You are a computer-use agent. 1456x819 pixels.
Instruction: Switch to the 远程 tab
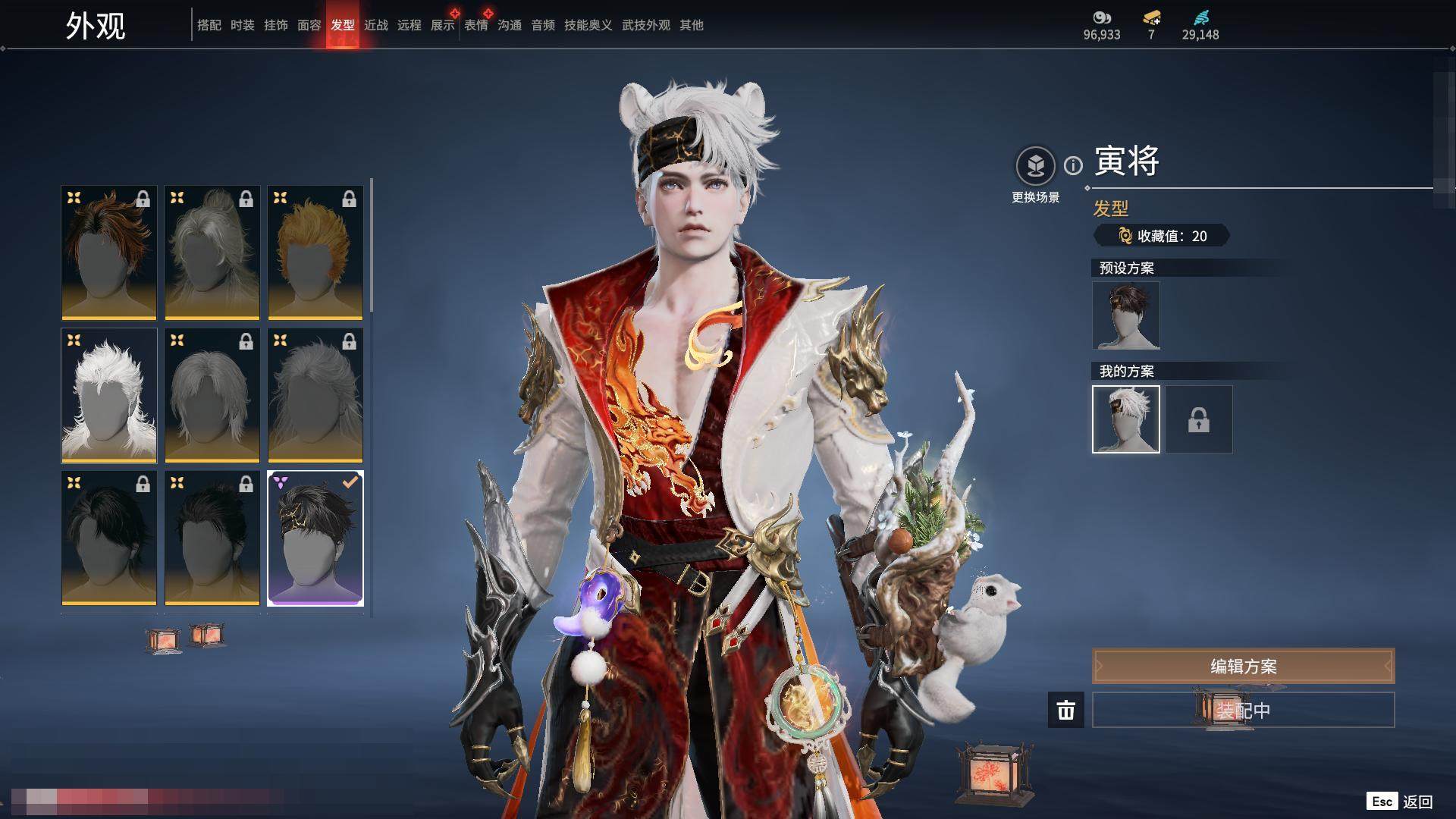(409, 25)
